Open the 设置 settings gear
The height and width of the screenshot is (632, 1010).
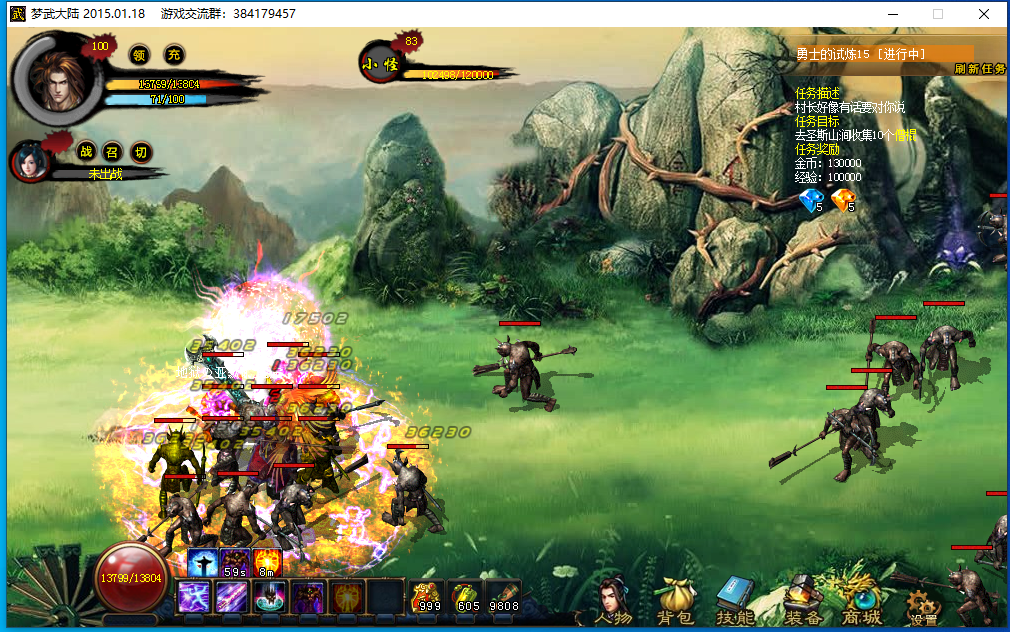(923, 604)
